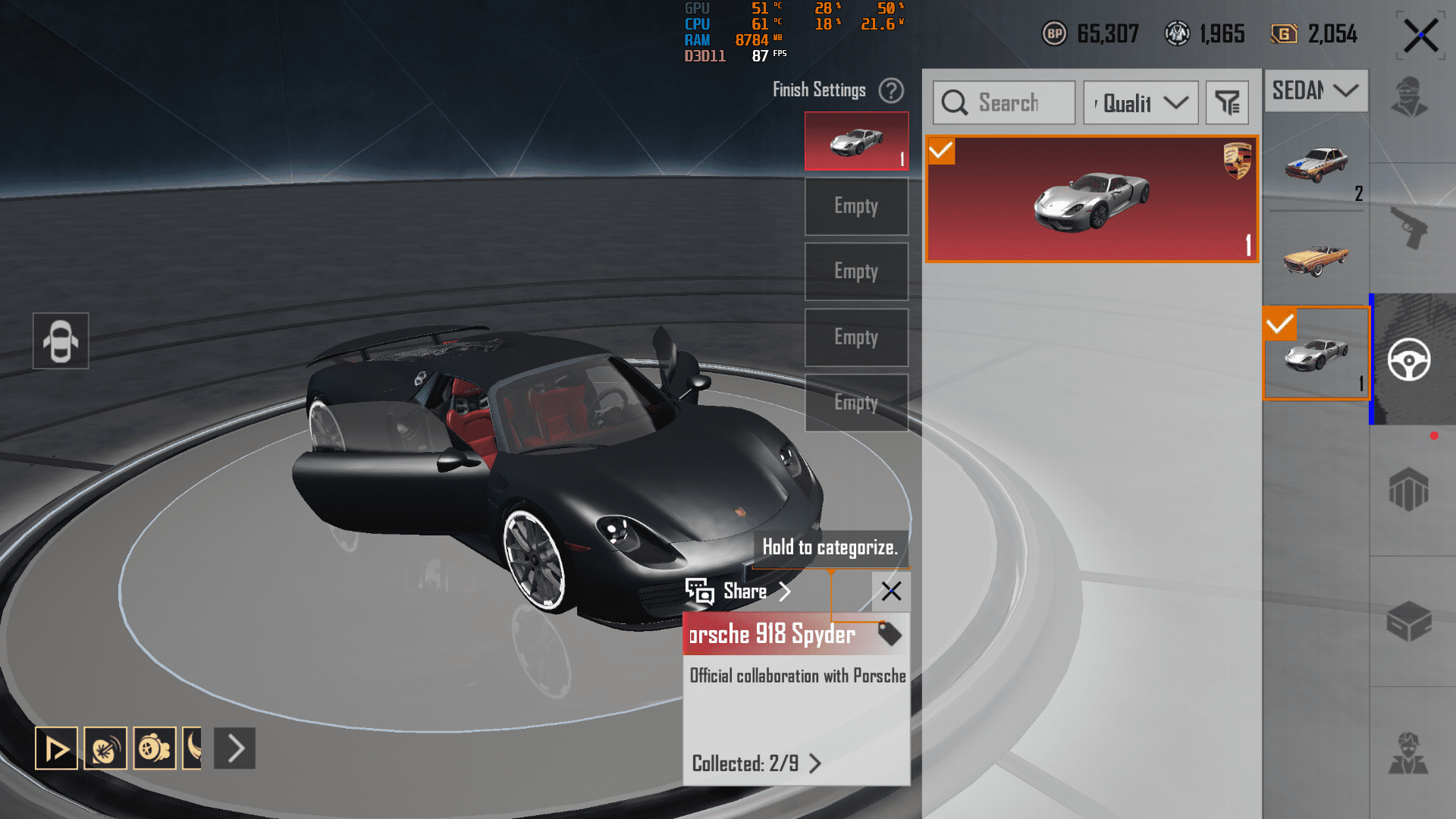
Task: Open the Collected 2/9 details
Action: click(x=756, y=763)
